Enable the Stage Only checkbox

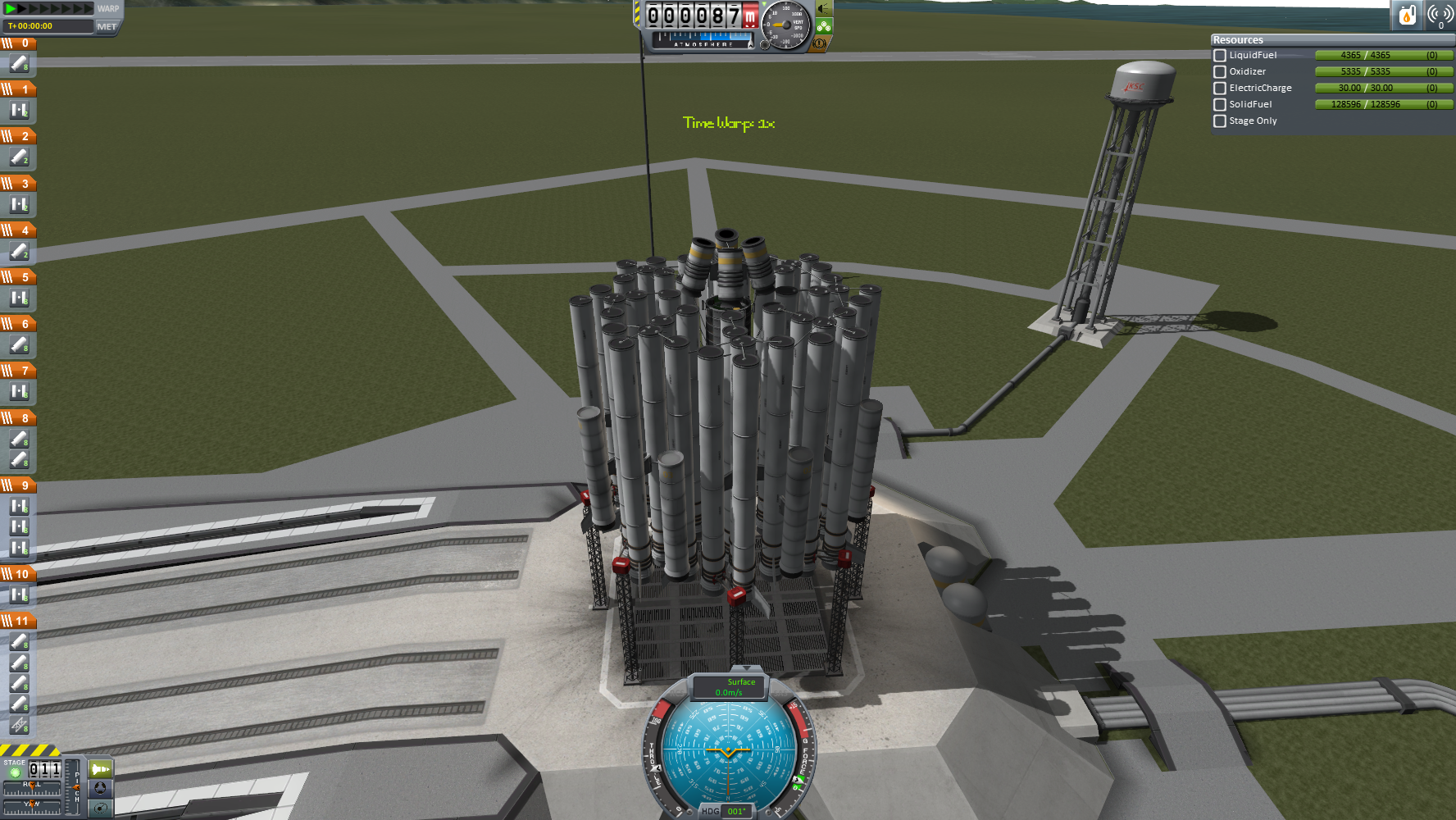coord(1220,121)
